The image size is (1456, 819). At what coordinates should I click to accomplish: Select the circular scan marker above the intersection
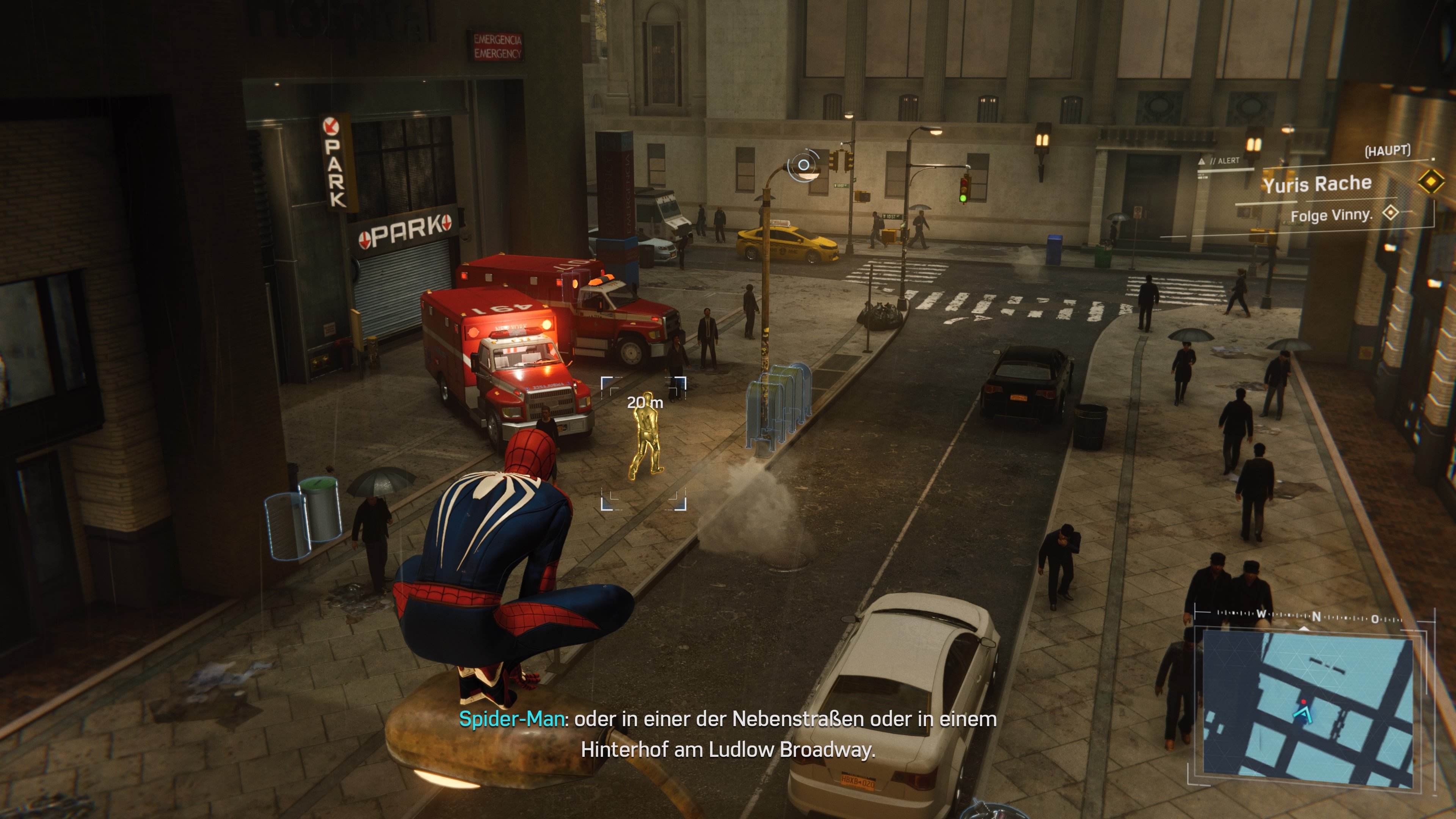pyautogui.click(x=803, y=165)
